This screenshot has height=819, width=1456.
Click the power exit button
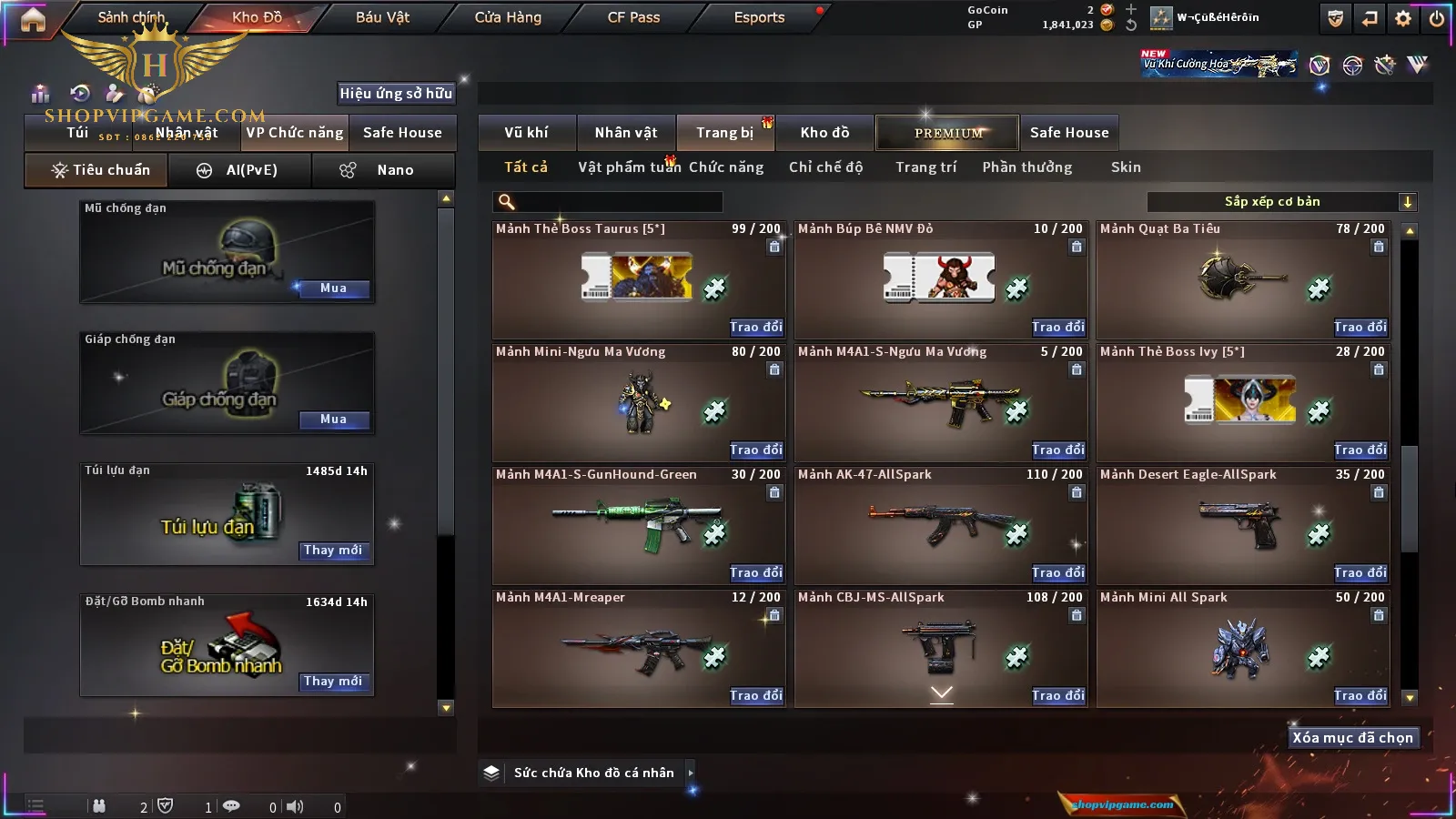(x=1437, y=18)
